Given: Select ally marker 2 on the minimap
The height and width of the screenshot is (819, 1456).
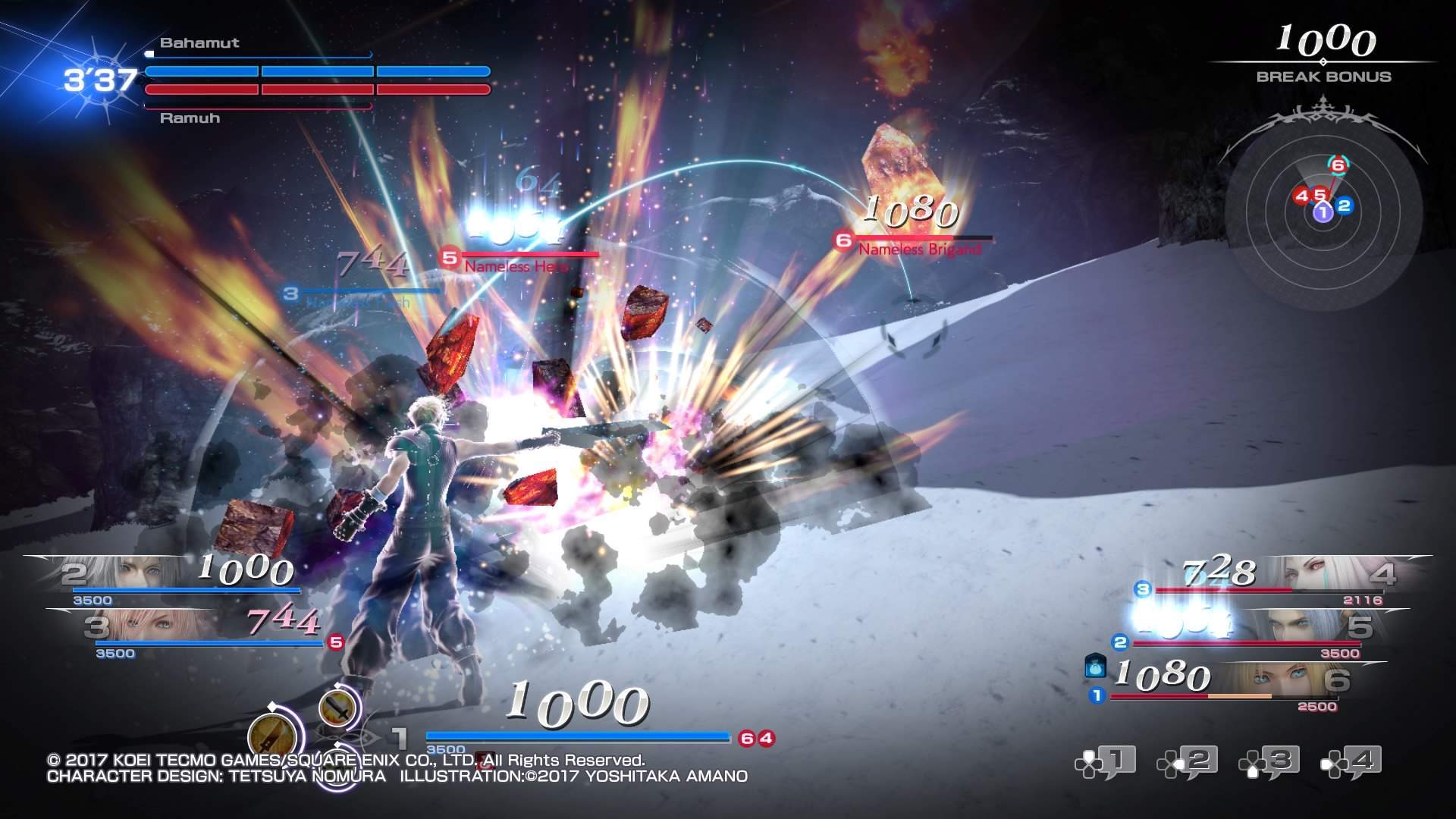Looking at the screenshot, I should 1345,205.
